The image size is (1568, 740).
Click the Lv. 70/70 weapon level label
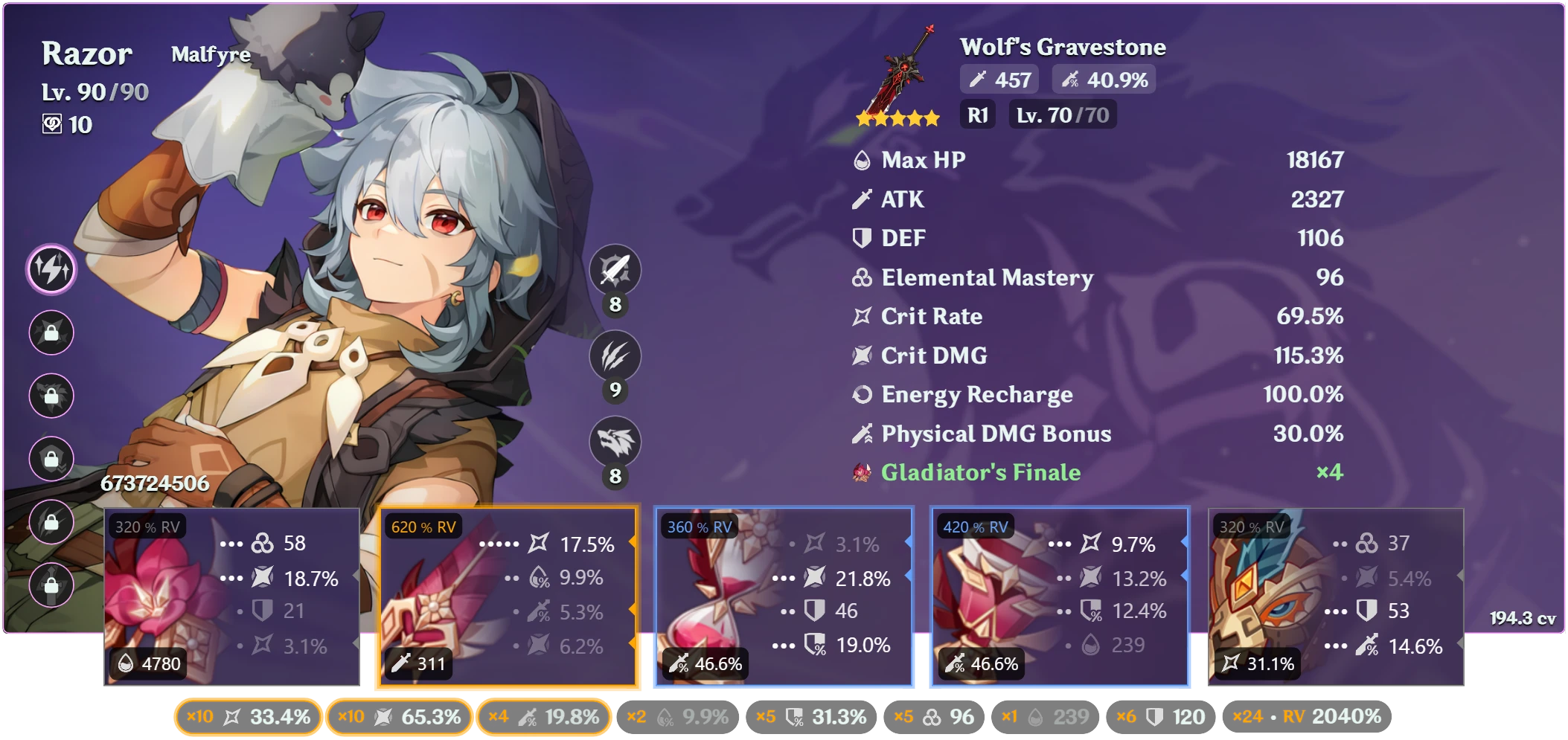click(1063, 115)
